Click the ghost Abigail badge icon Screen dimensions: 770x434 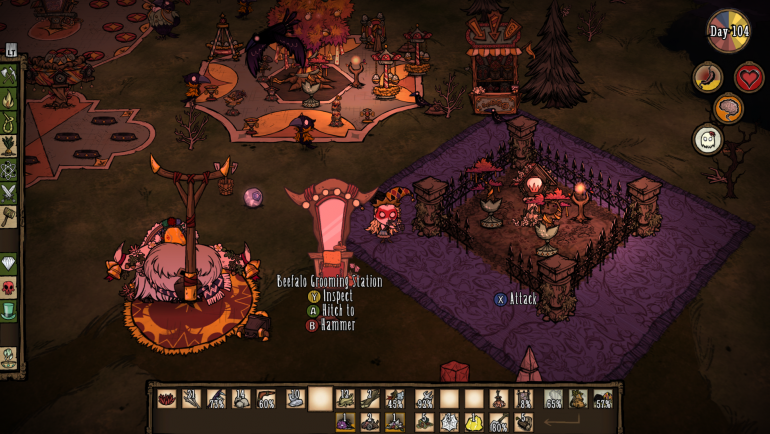click(x=708, y=140)
